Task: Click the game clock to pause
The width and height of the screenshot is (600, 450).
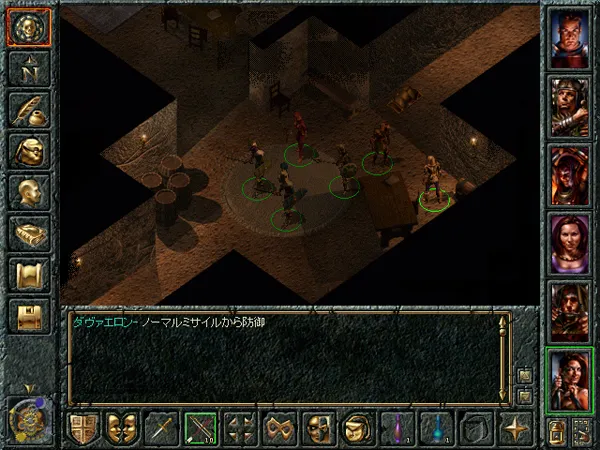Action: pyautogui.click(x=27, y=418)
